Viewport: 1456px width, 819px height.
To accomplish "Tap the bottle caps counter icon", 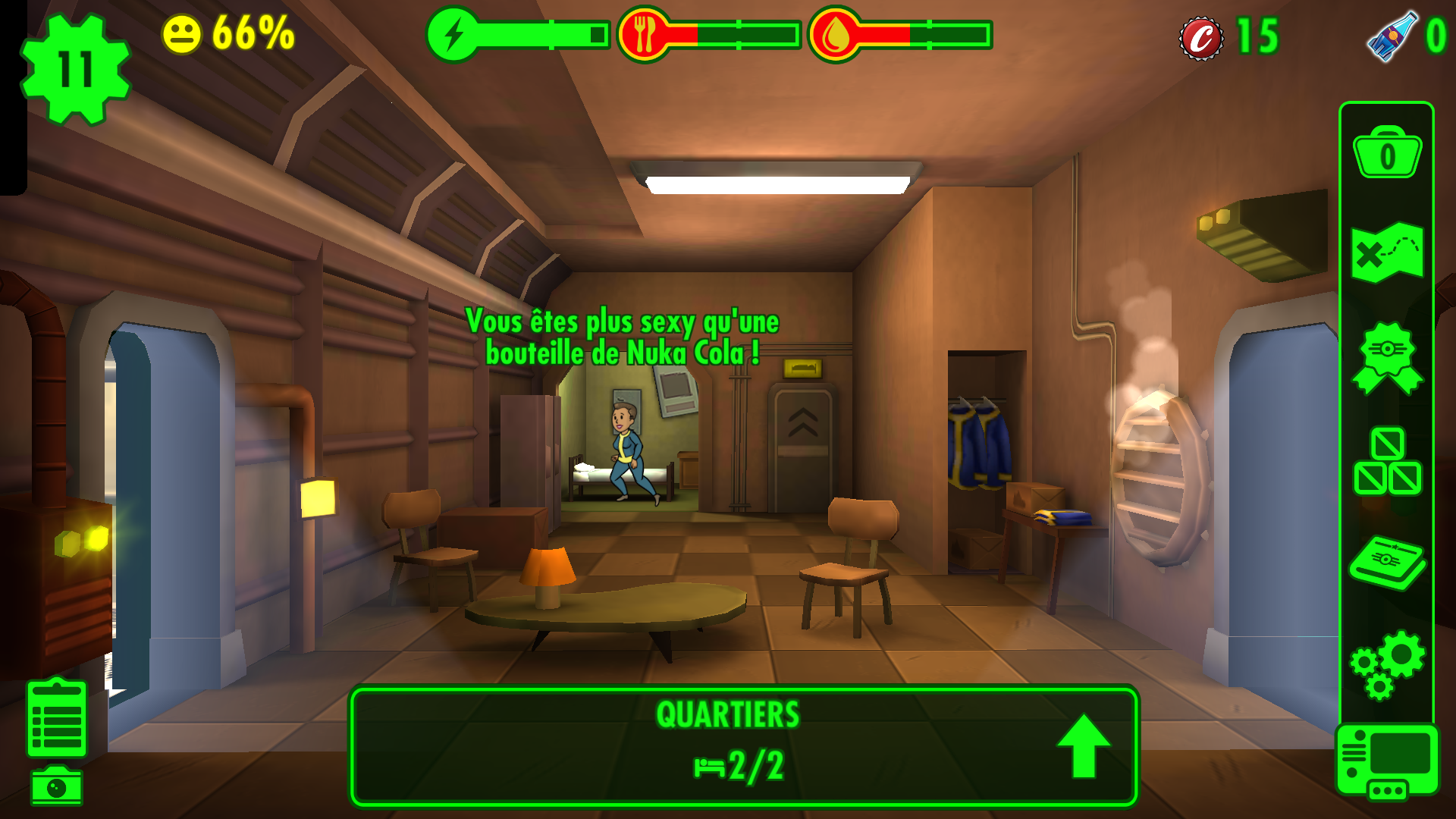I will pyautogui.click(x=1201, y=38).
